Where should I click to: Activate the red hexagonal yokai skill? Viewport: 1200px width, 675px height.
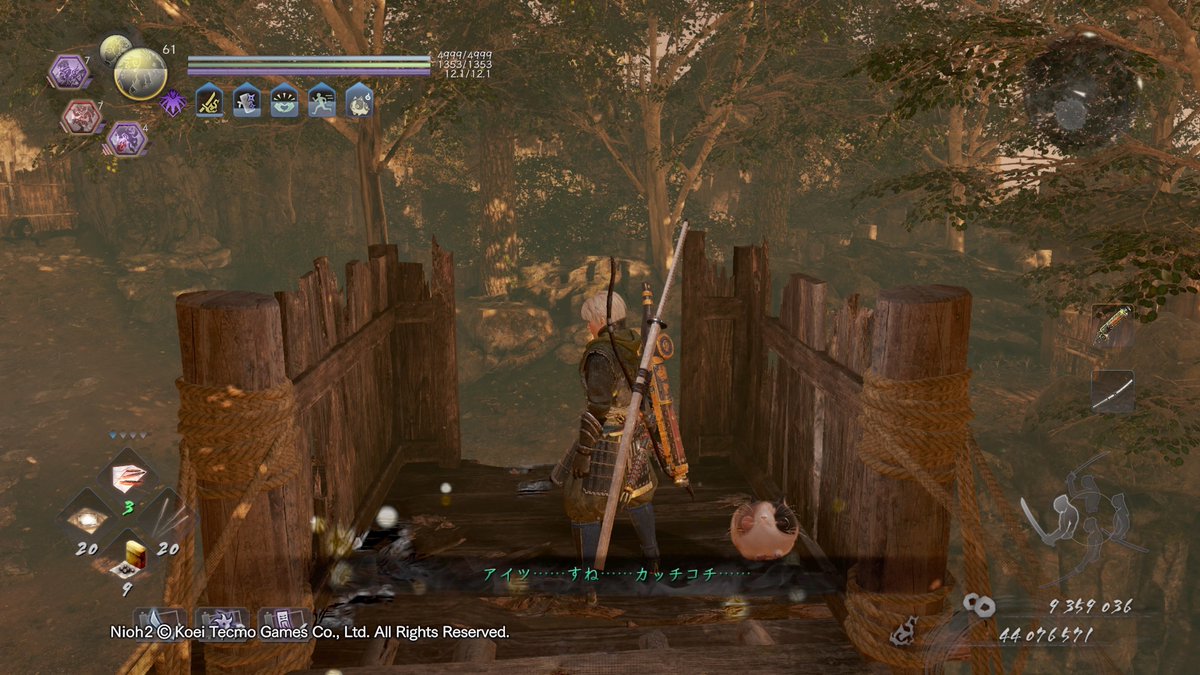pos(80,117)
